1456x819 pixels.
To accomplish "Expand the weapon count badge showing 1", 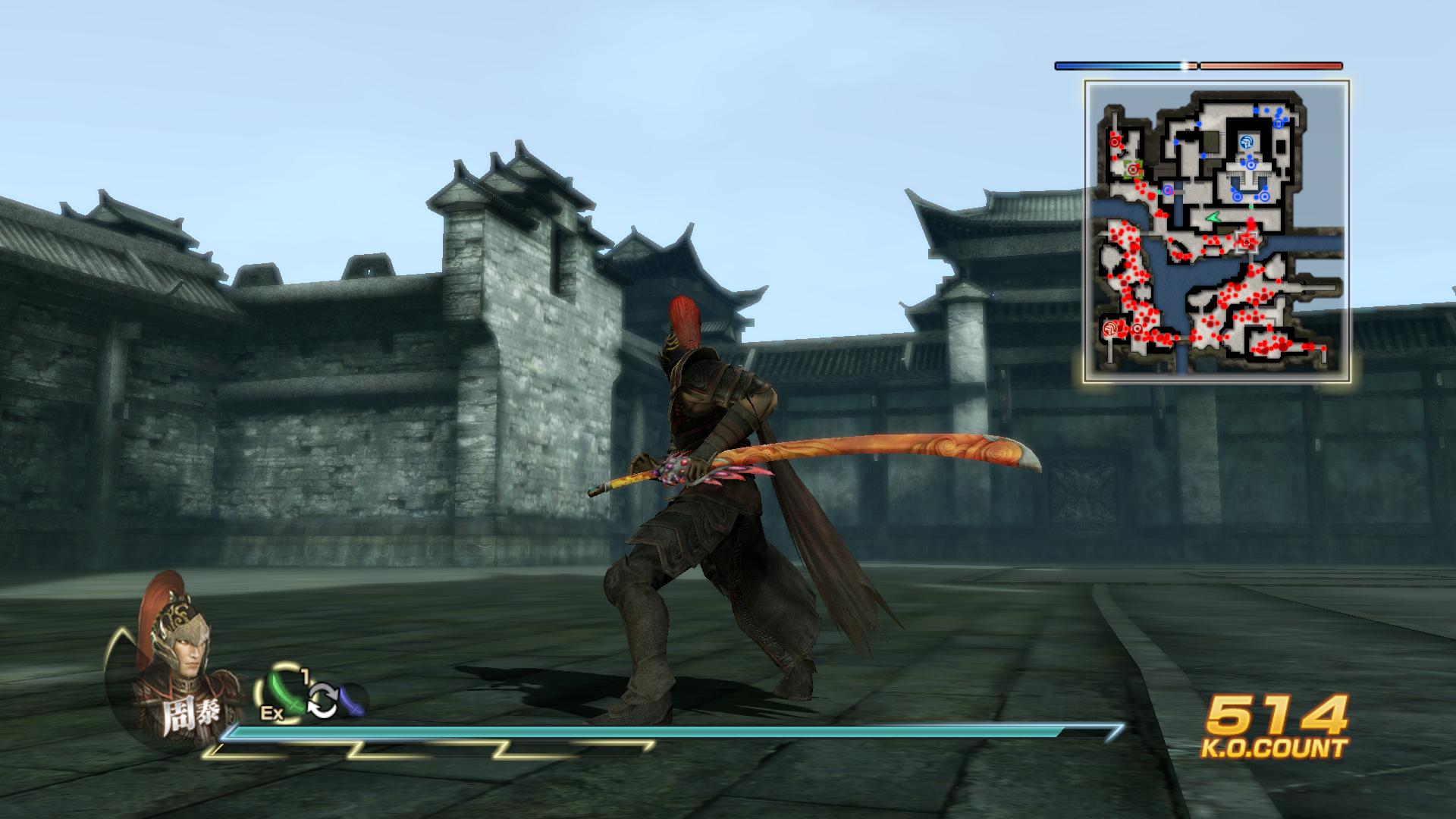I will [x=305, y=676].
